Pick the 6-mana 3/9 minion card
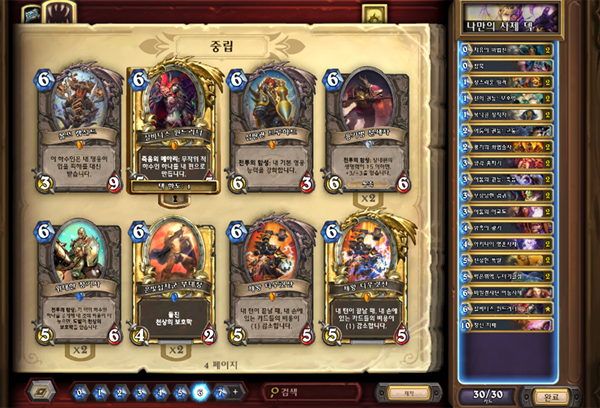The width and height of the screenshot is (600, 408). pos(82,127)
